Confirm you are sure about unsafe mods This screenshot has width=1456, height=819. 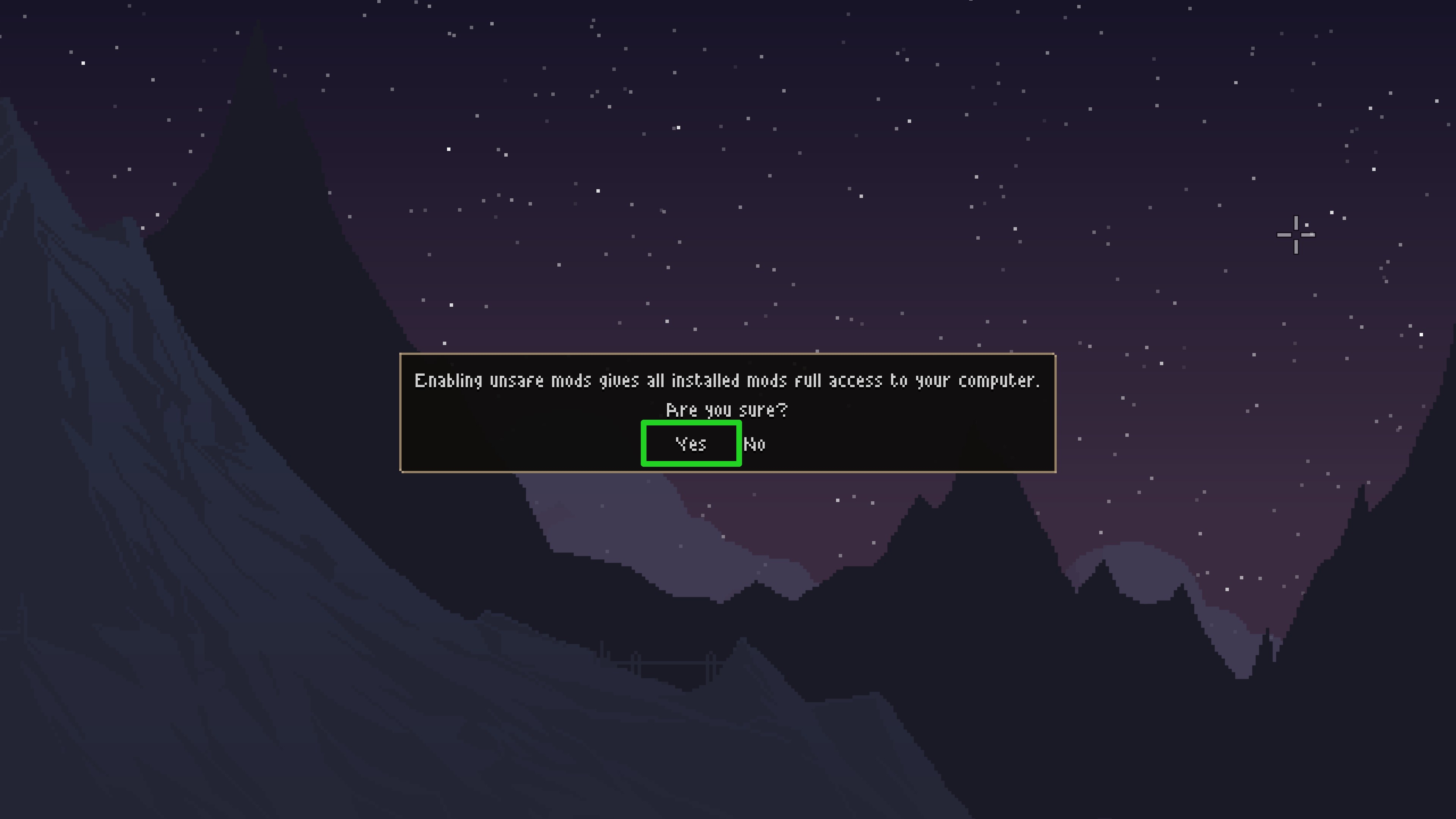[x=691, y=444]
